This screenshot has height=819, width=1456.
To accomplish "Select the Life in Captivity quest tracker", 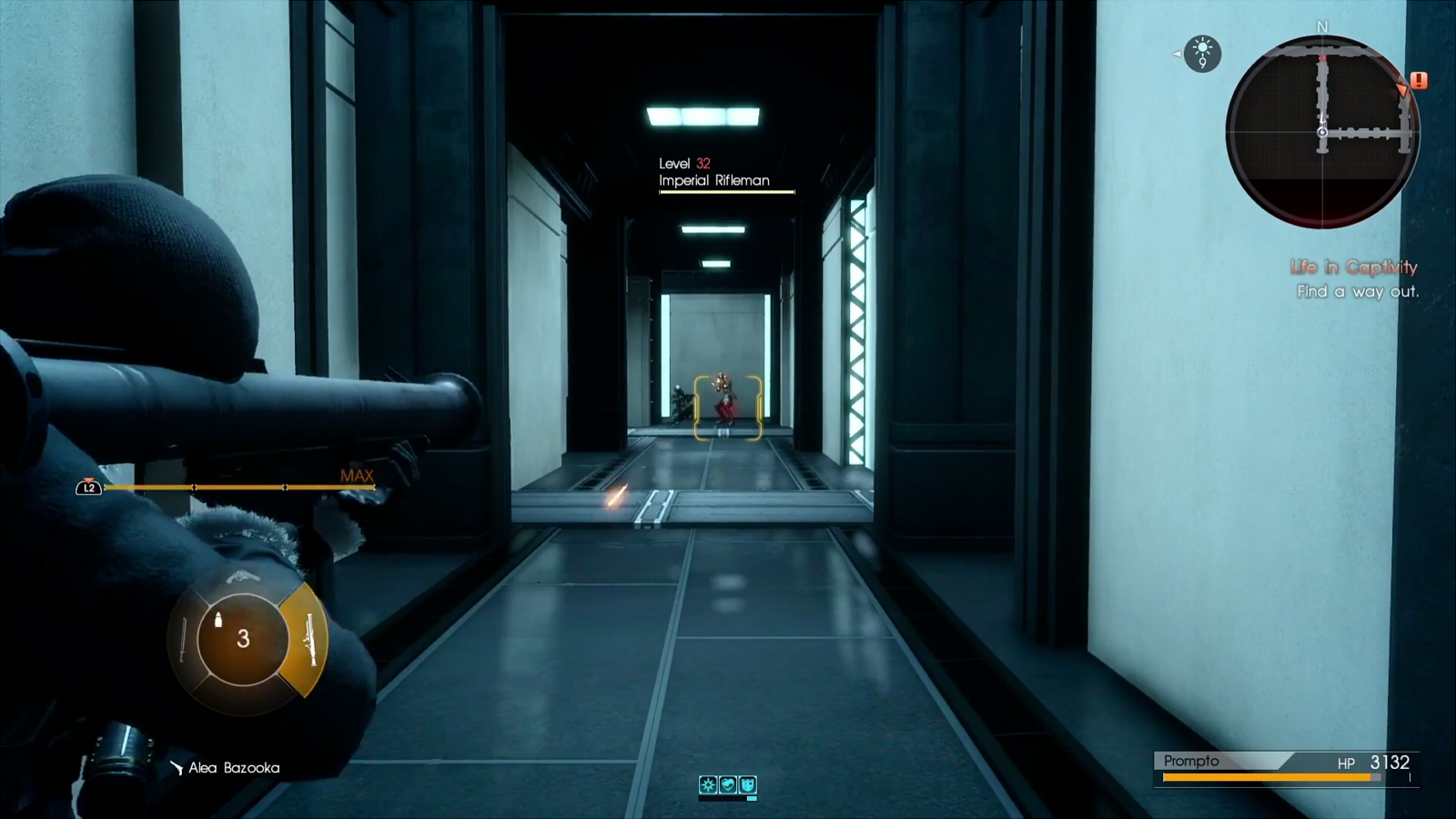I will point(1353,268).
